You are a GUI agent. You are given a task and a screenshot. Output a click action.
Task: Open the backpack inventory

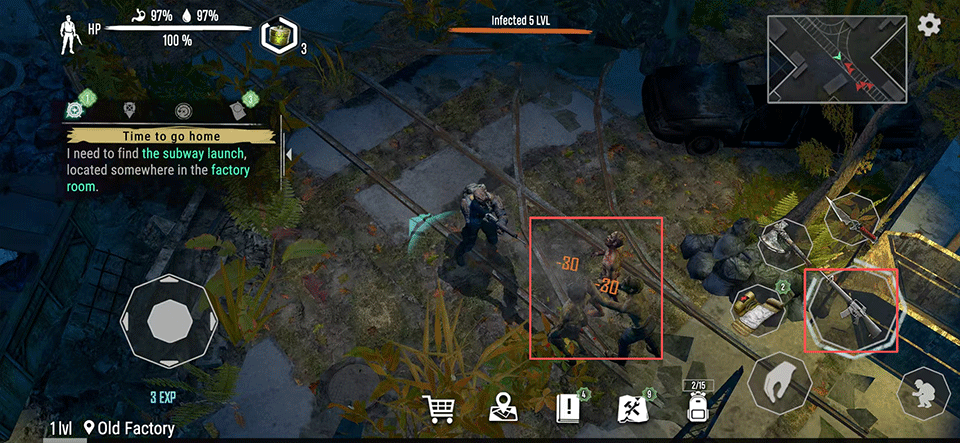(x=697, y=408)
